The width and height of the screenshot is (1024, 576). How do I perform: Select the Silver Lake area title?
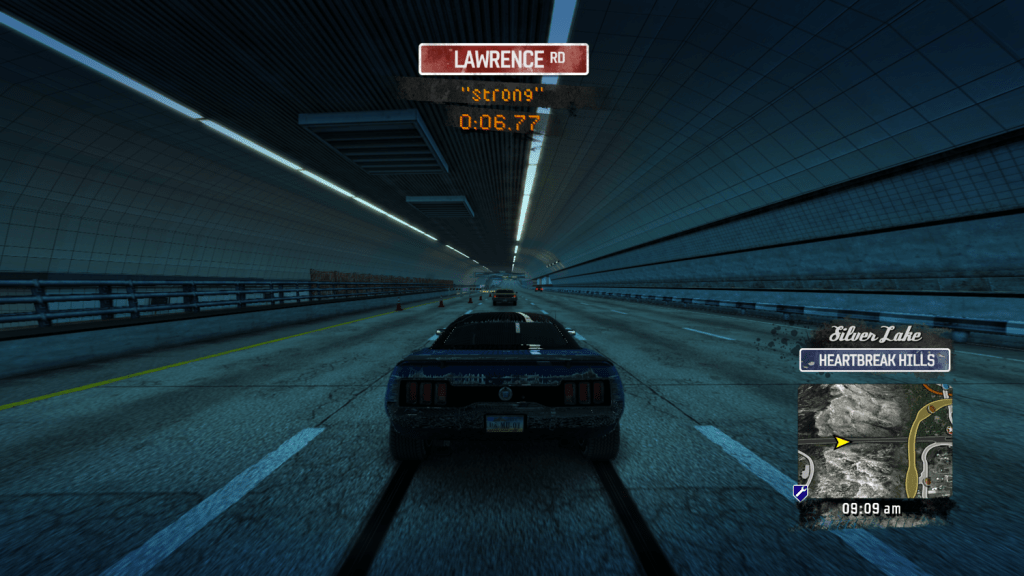(874, 336)
